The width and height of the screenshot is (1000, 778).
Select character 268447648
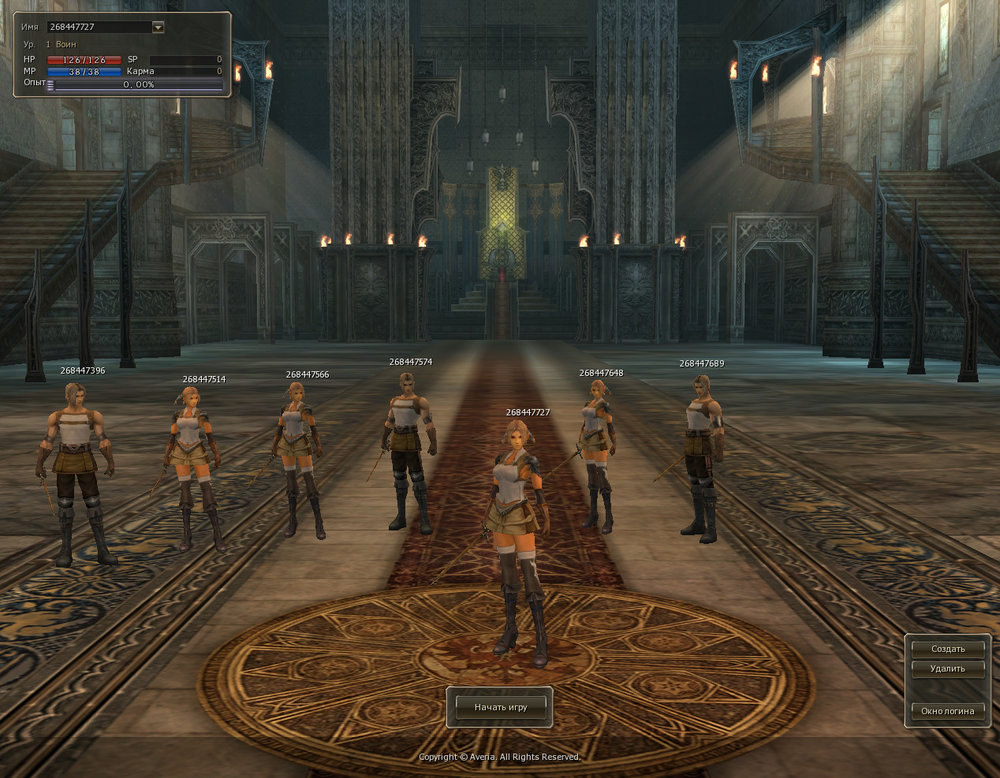click(598, 450)
